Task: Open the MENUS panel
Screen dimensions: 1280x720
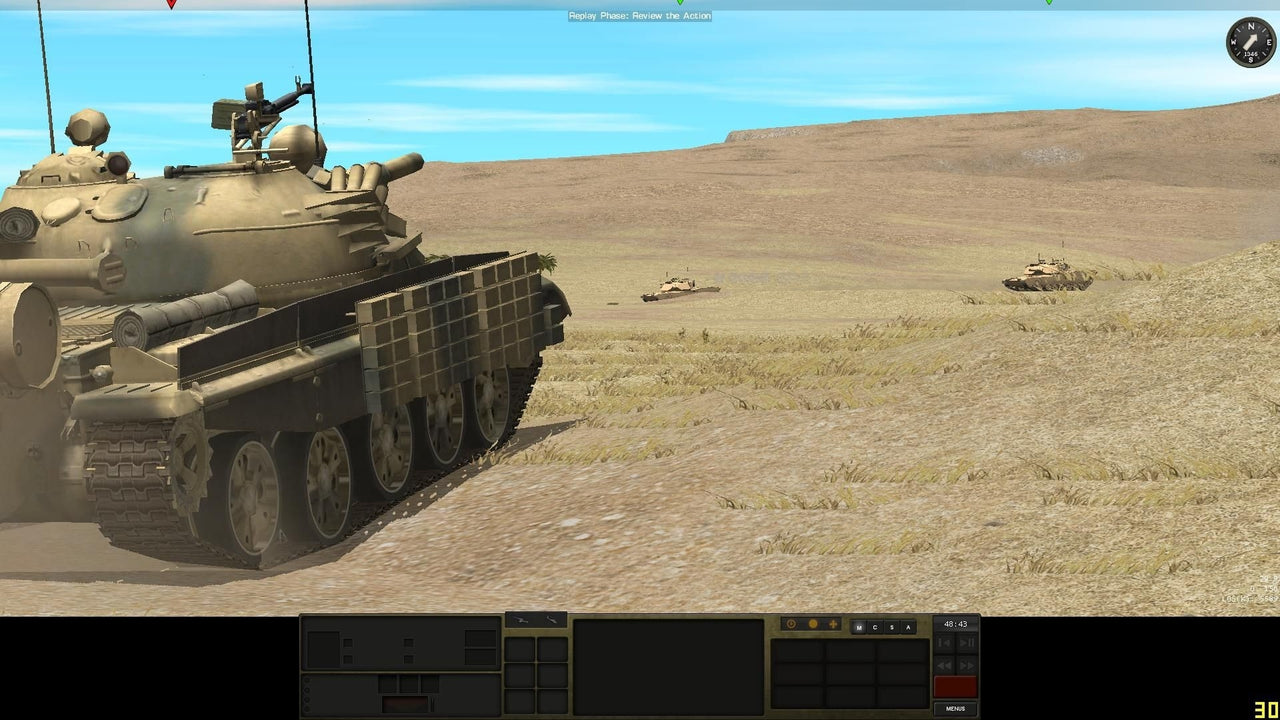Action: click(954, 708)
